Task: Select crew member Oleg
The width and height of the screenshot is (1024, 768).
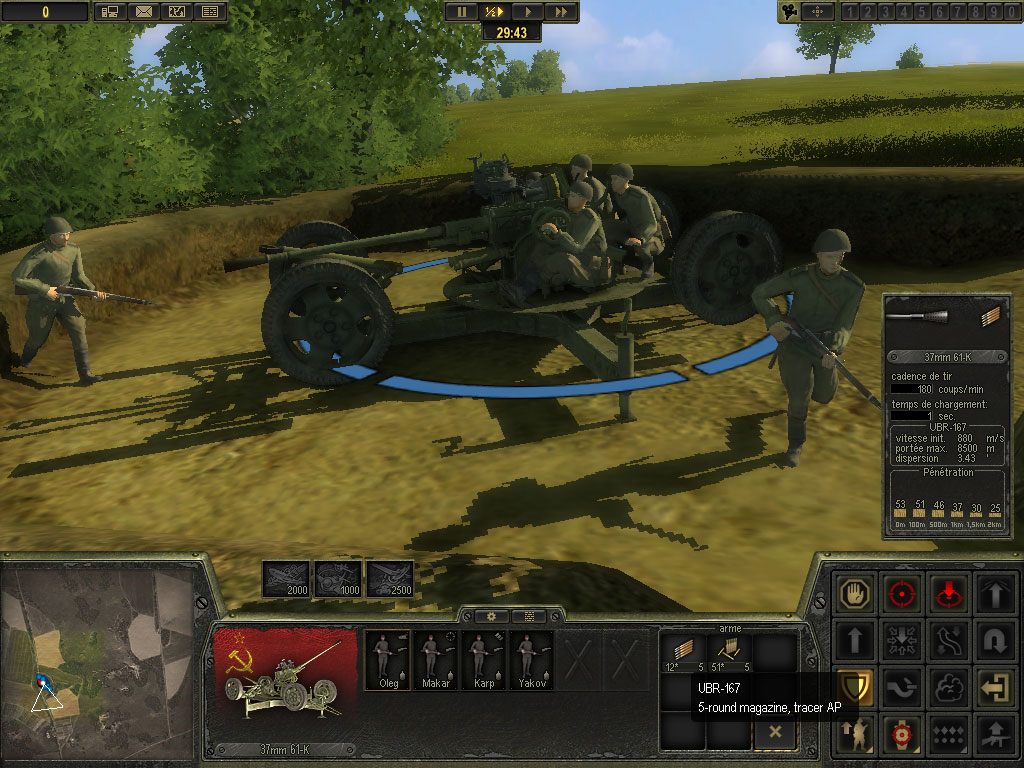Action: click(388, 659)
